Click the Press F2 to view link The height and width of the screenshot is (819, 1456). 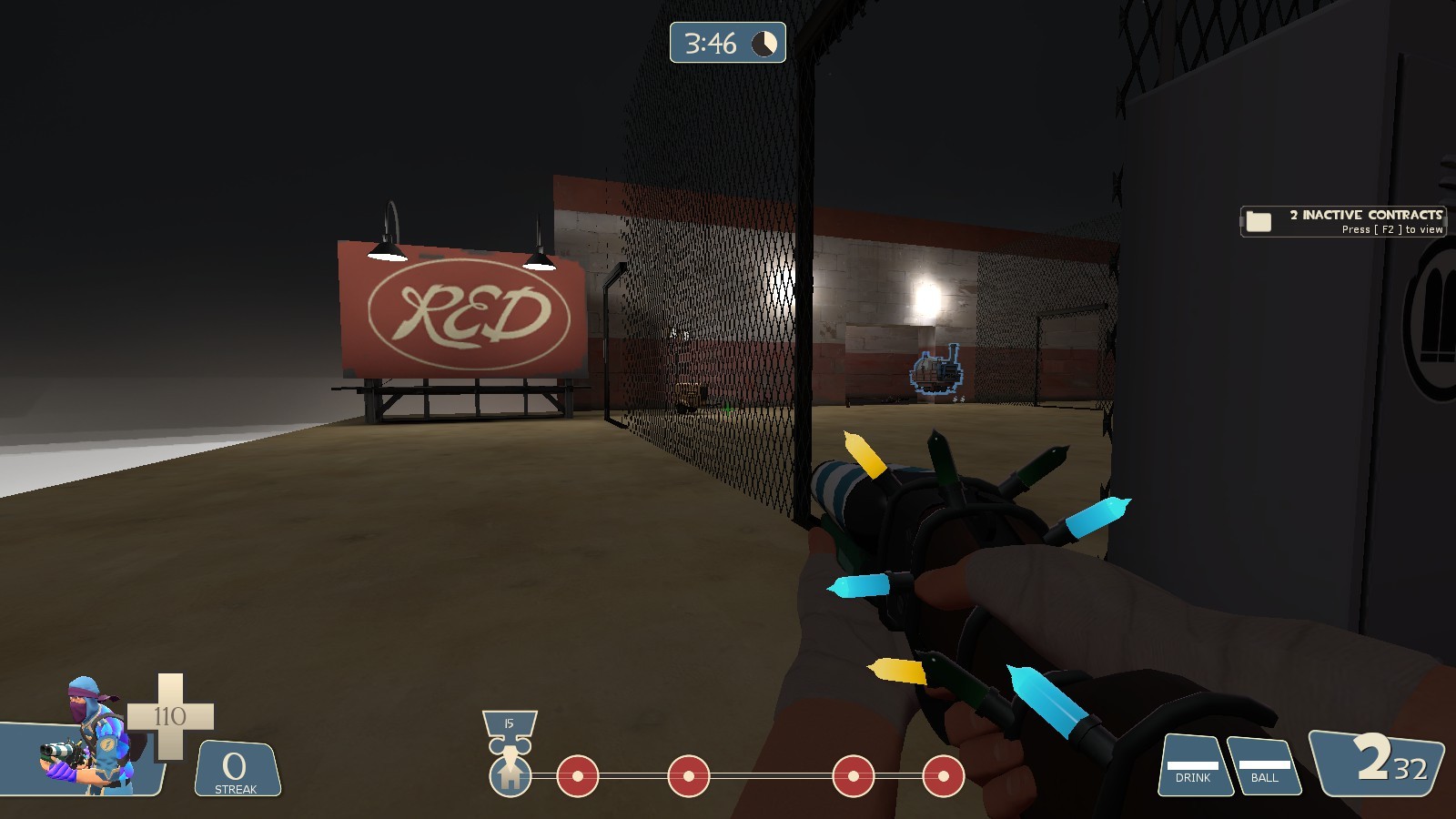1392,229
